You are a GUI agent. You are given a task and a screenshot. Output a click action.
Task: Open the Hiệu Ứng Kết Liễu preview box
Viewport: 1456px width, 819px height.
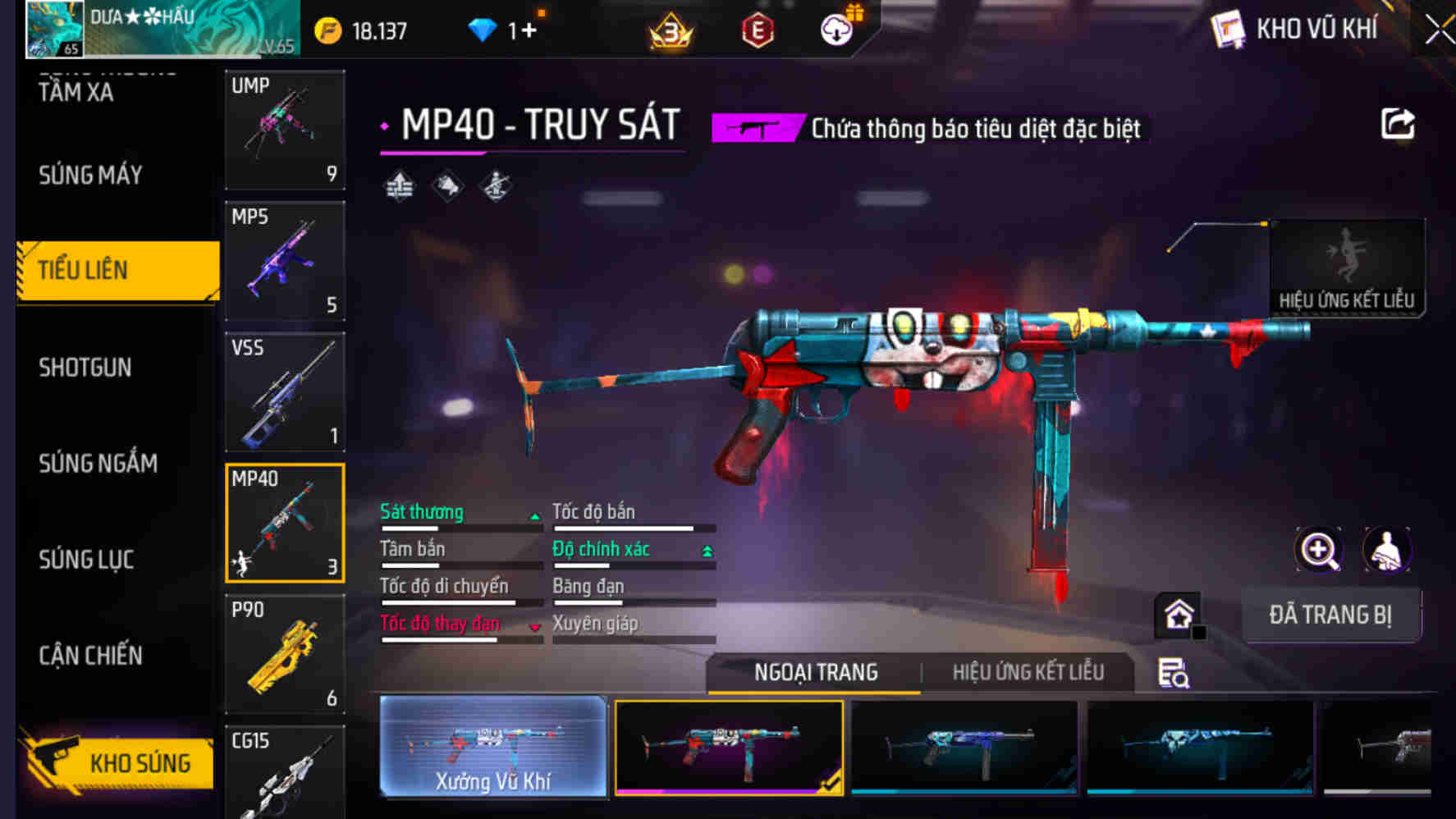point(1346,268)
